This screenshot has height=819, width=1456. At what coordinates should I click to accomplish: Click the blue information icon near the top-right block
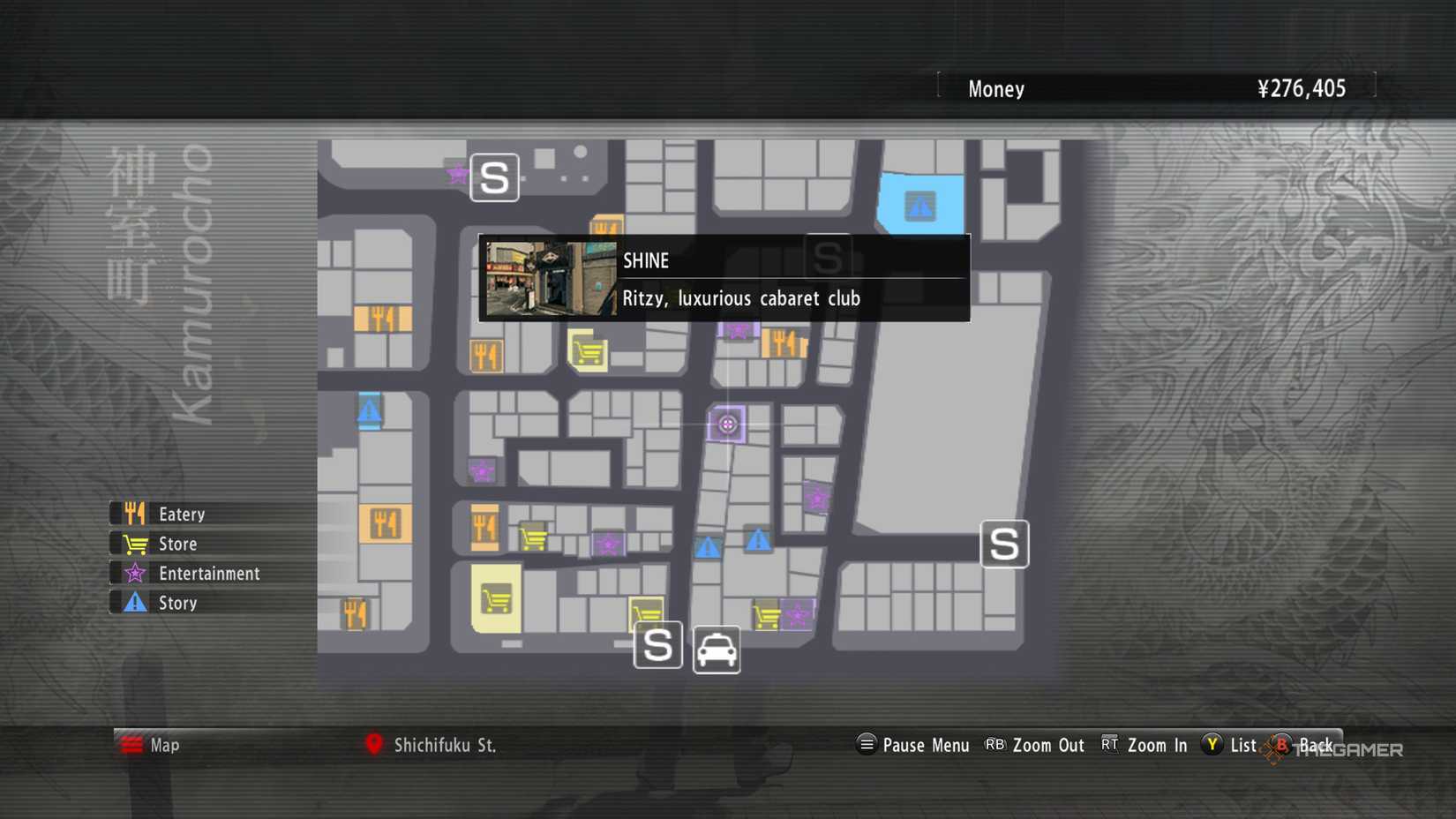click(921, 206)
